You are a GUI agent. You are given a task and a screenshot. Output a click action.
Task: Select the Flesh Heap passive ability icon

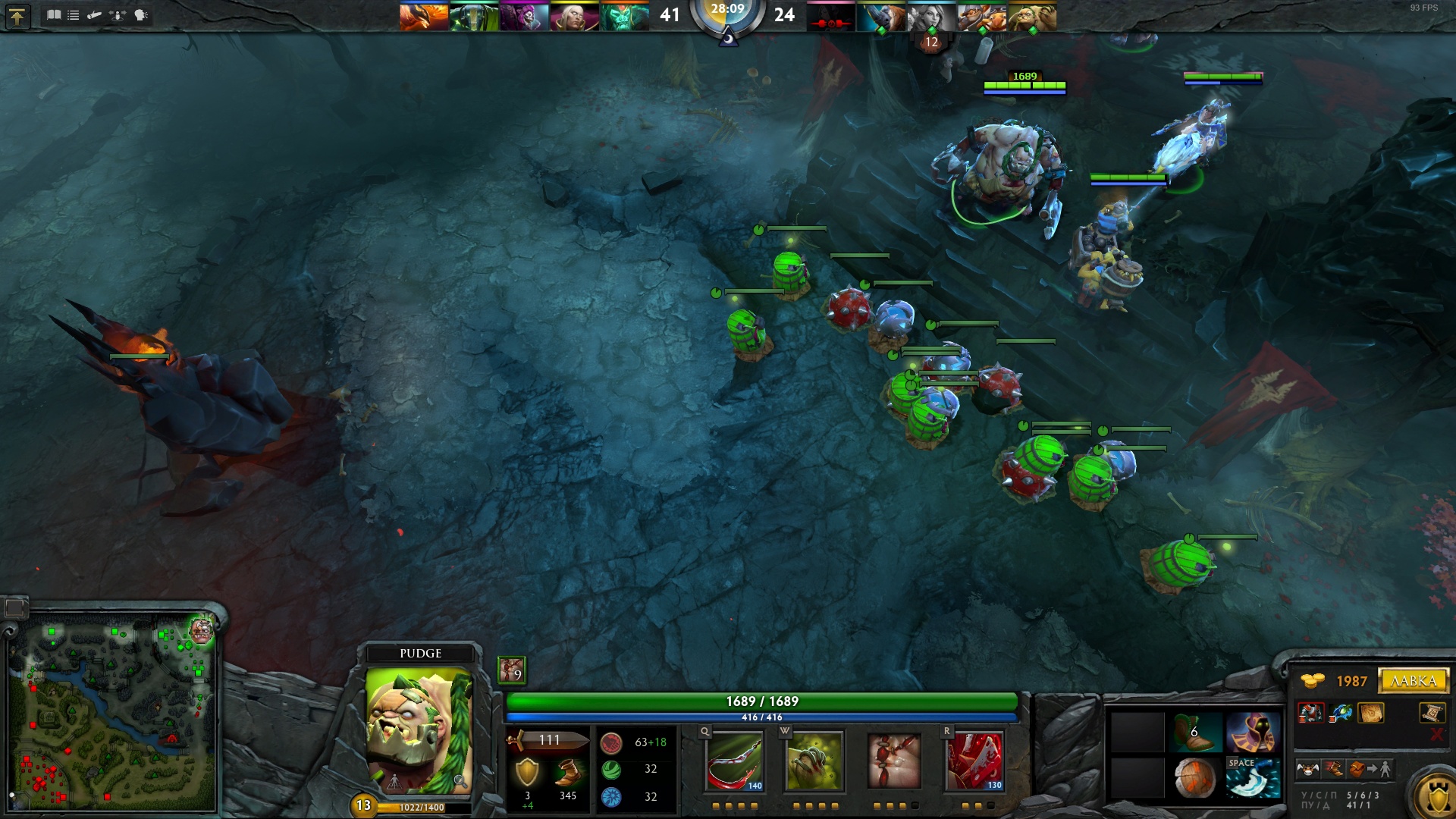point(894,761)
